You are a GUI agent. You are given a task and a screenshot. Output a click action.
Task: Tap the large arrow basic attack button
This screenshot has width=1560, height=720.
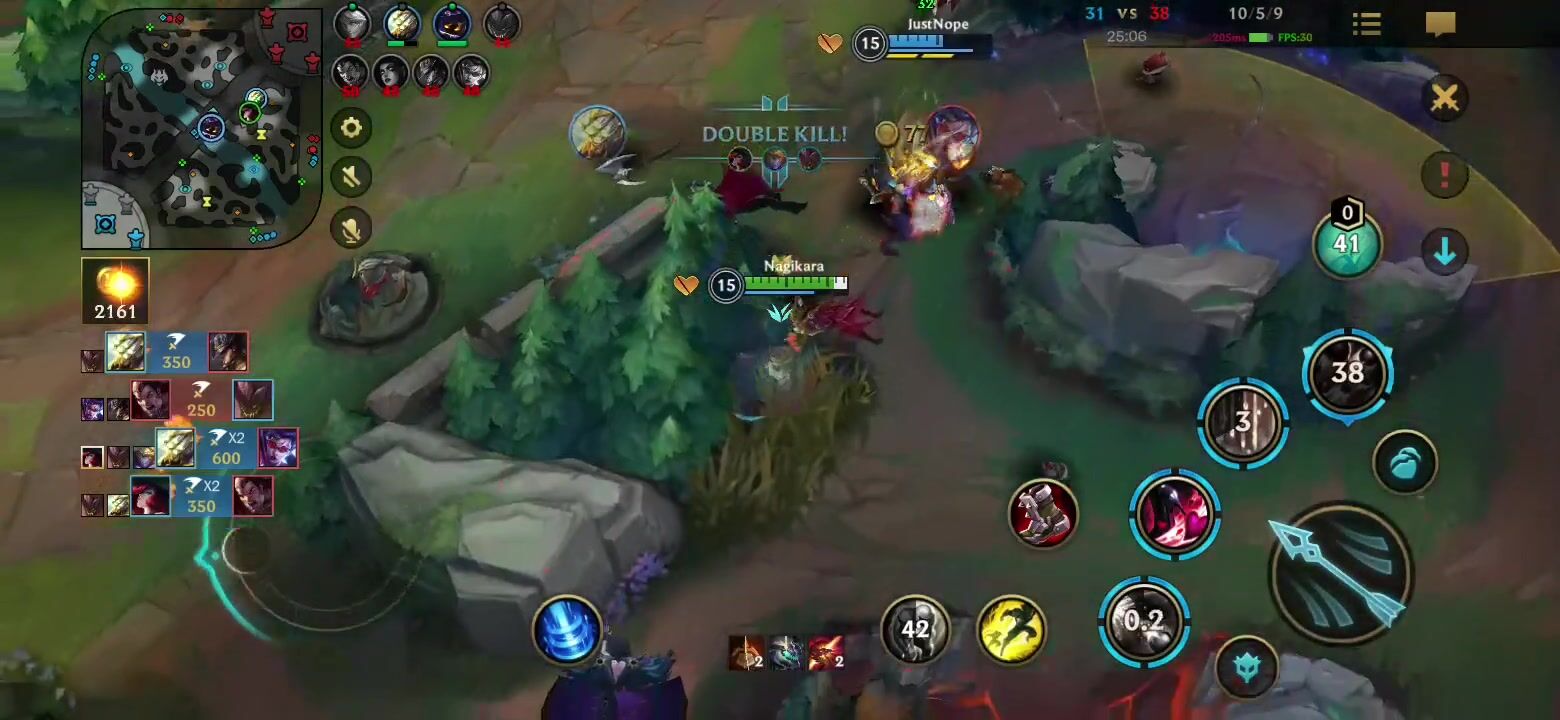pyautogui.click(x=1340, y=572)
